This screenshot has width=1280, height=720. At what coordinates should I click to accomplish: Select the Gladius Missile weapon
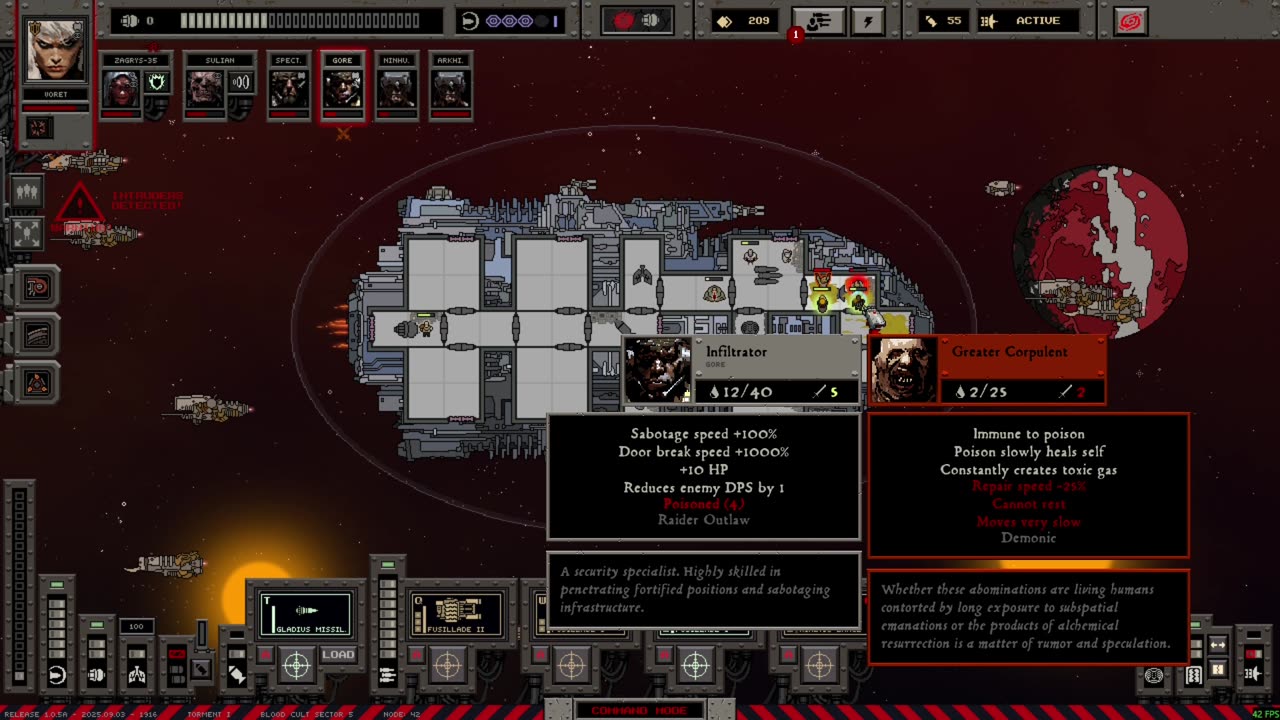[x=306, y=613]
